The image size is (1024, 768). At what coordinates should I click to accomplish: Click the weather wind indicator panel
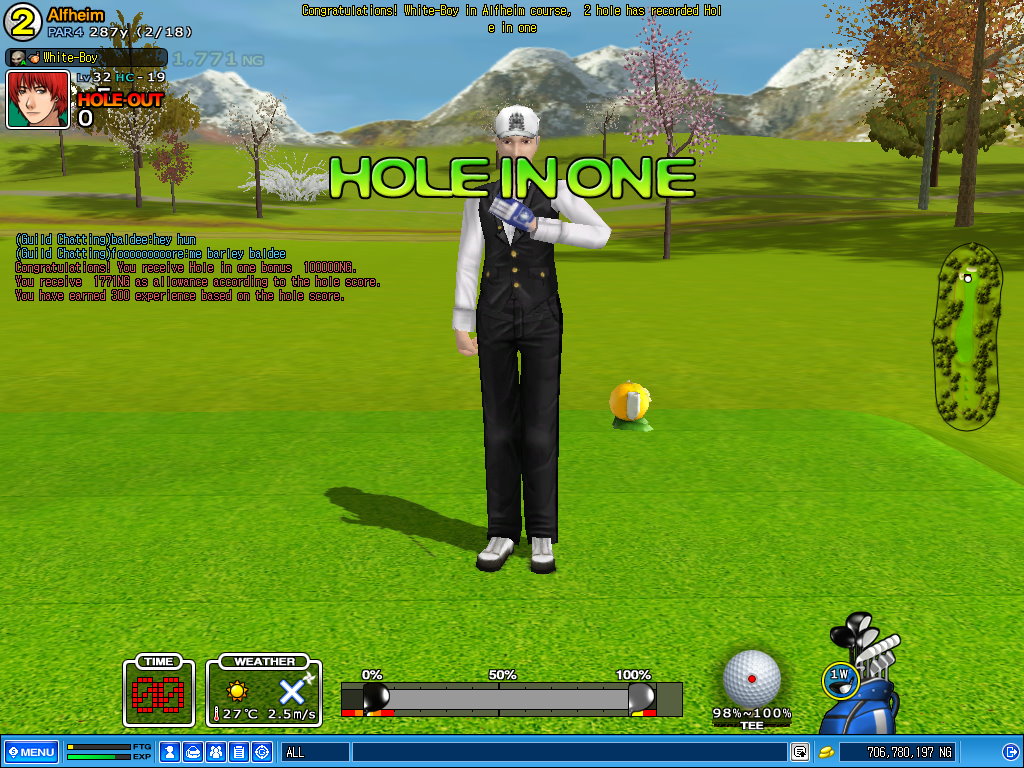tap(264, 692)
